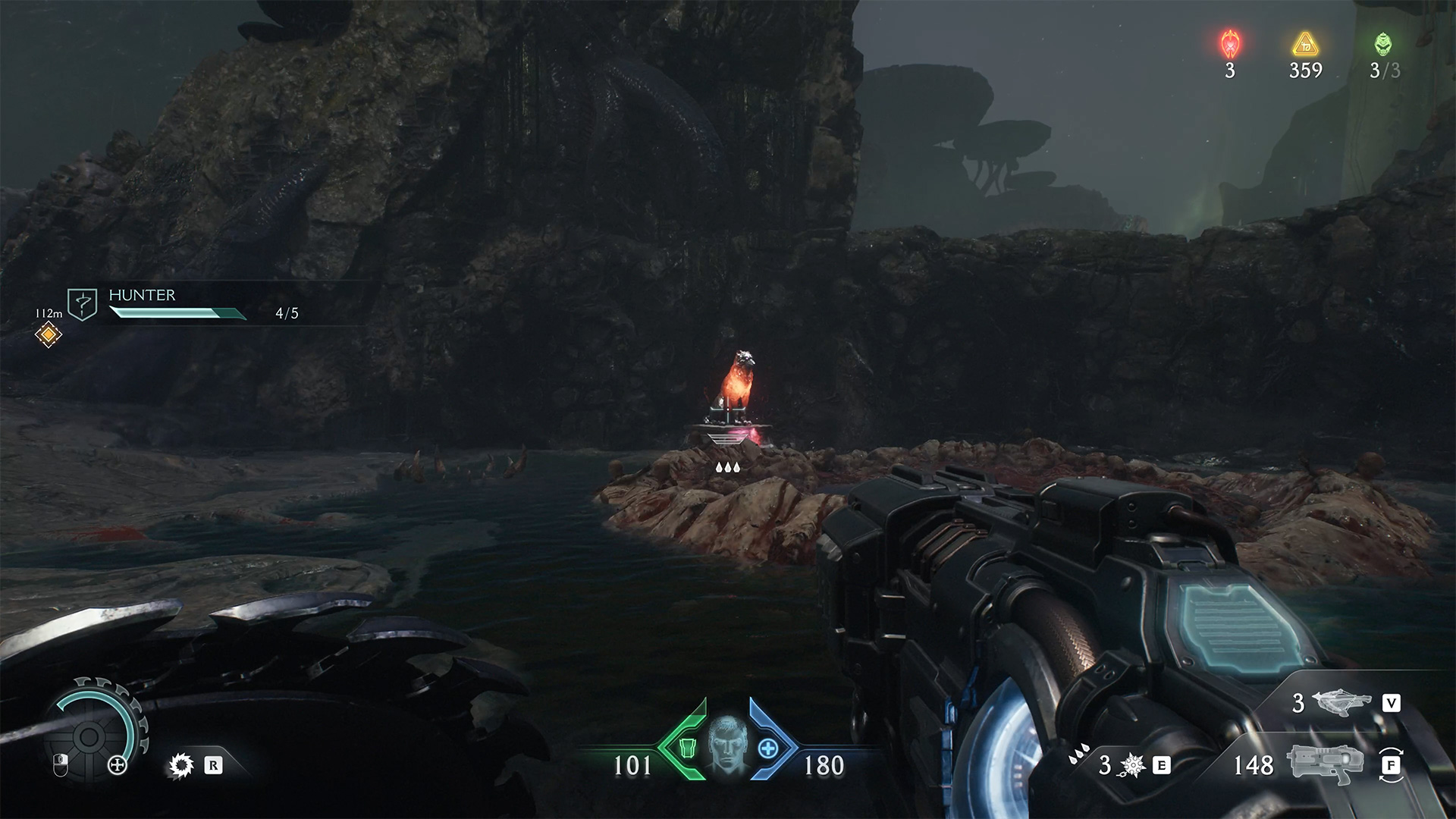Select the gold currency triangle icon
Viewport: 1456px width, 819px height.
coord(1305,45)
